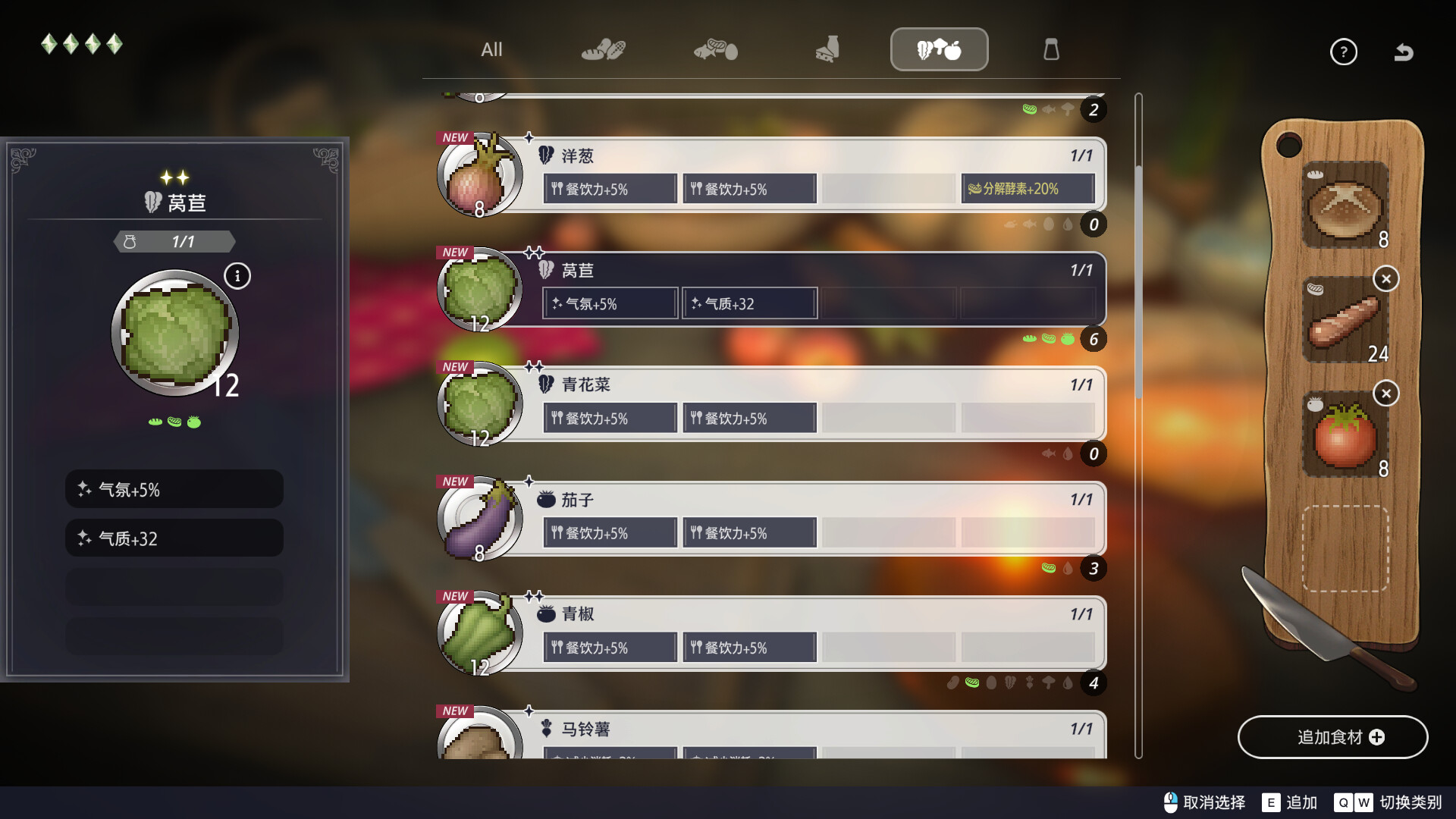Remove the tomato from the cutting board

pyautogui.click(x=1387, y=394)
